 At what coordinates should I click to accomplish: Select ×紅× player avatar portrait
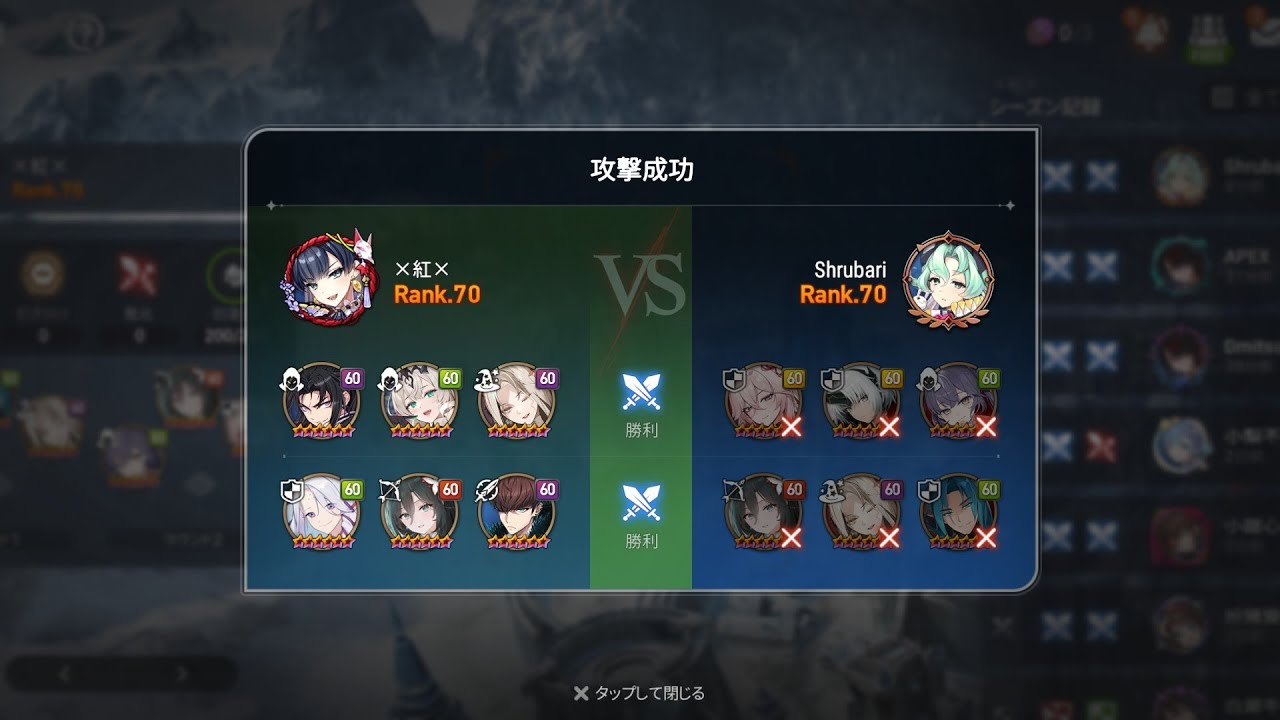click(x=327, y=281)
